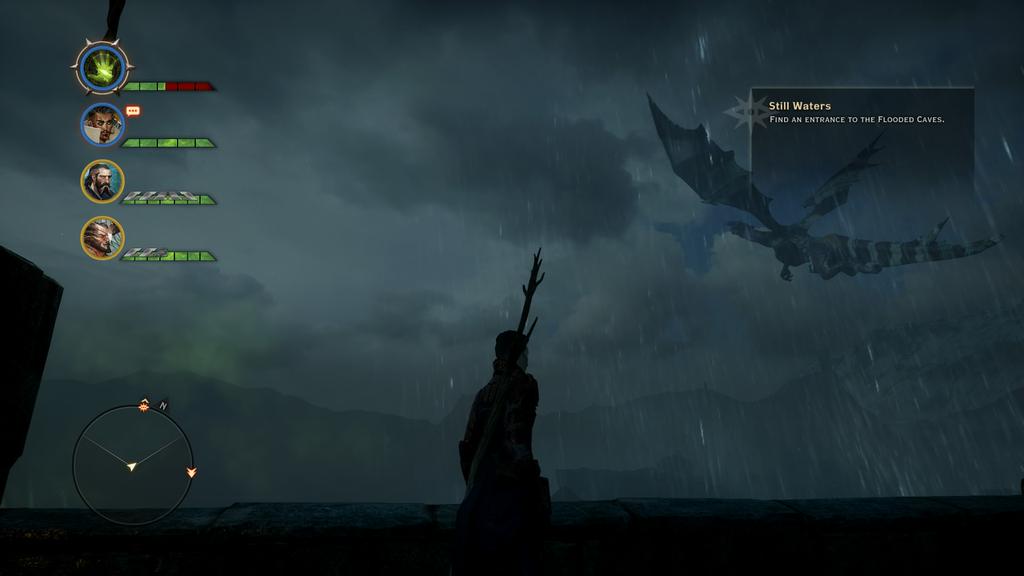Click the orange down-chevron marker on compass

(x=191, y=471)
